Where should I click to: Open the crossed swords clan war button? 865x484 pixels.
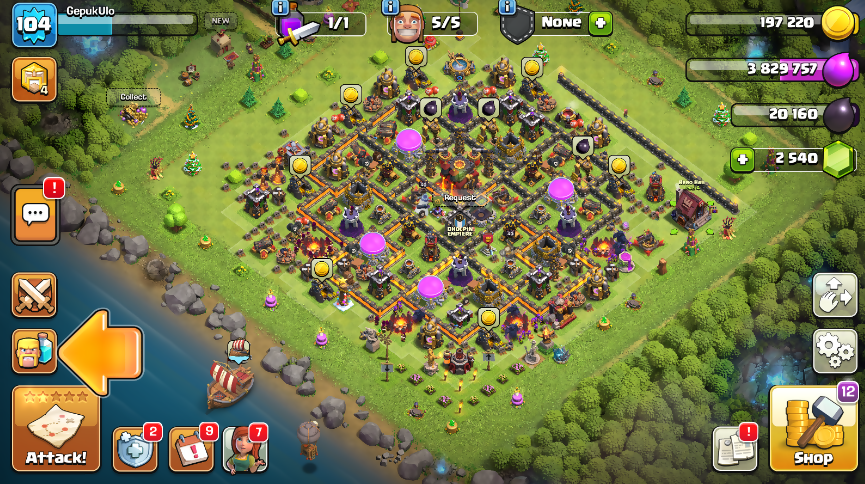coord(34,295)
